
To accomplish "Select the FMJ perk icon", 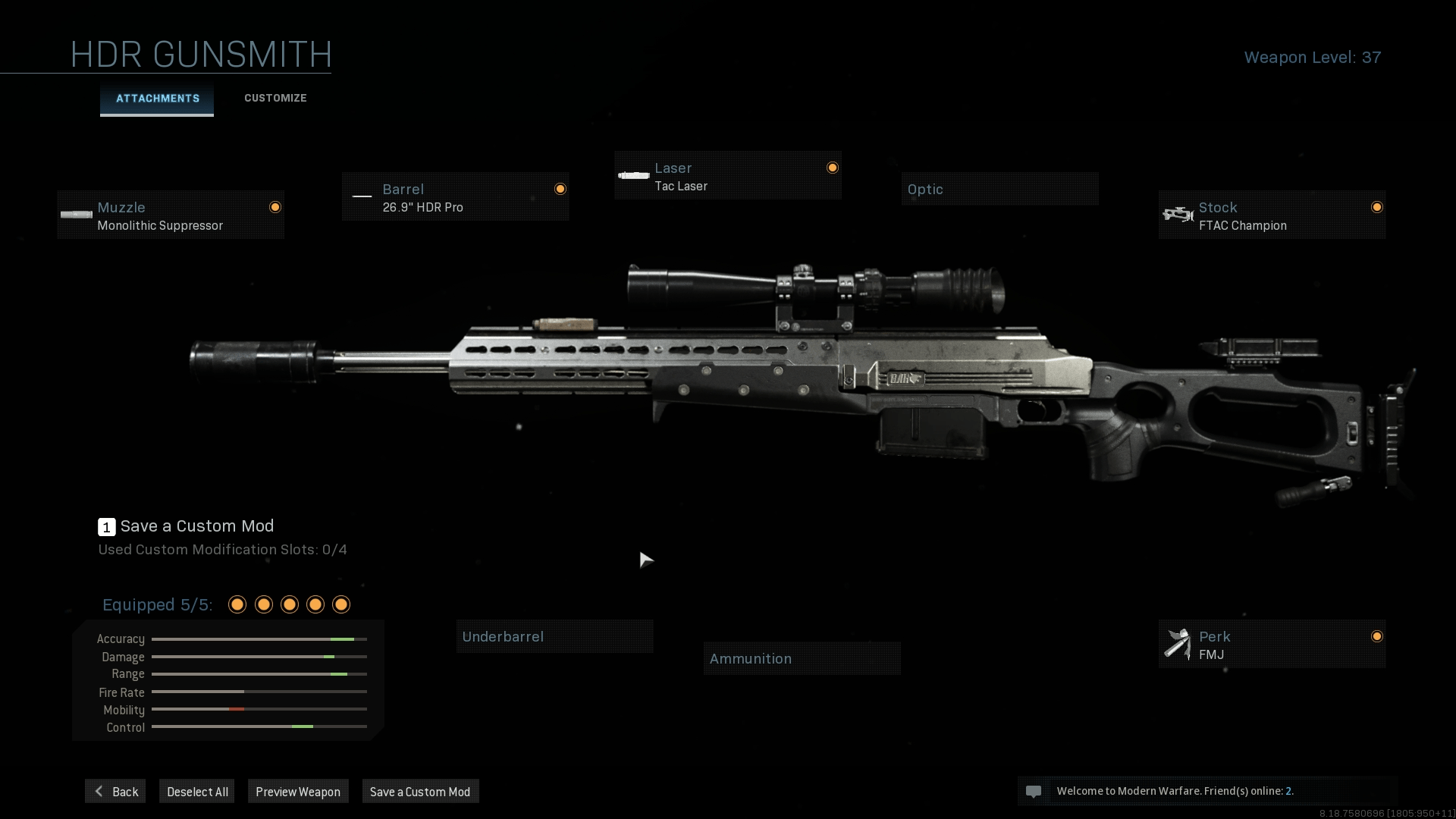I will 1178,645.
